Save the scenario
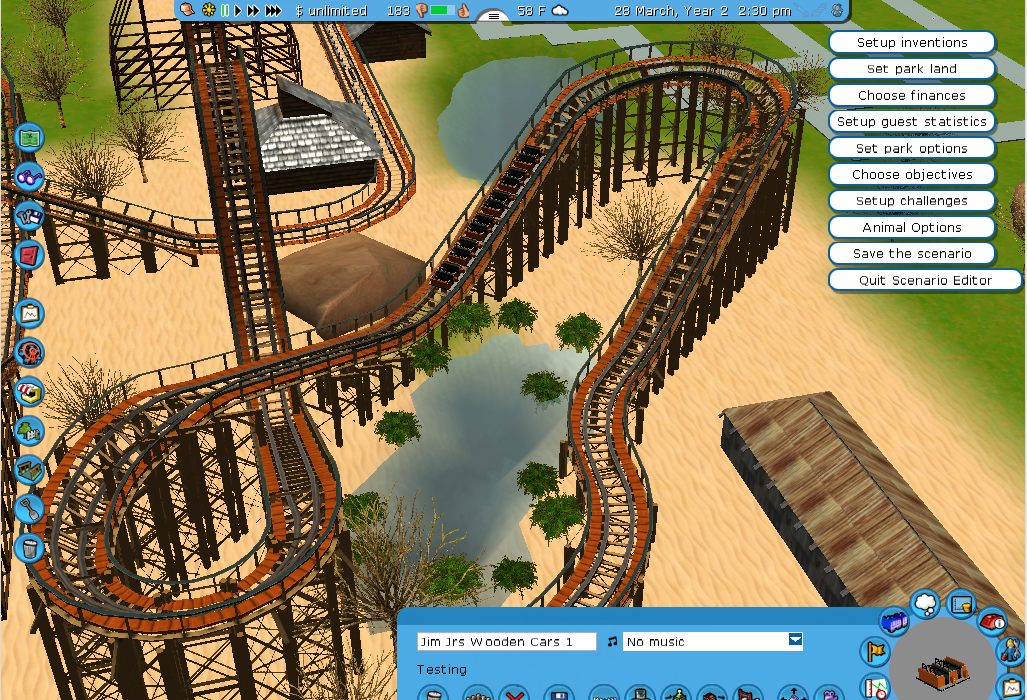The image size is (1027, 700). (911, 254)
